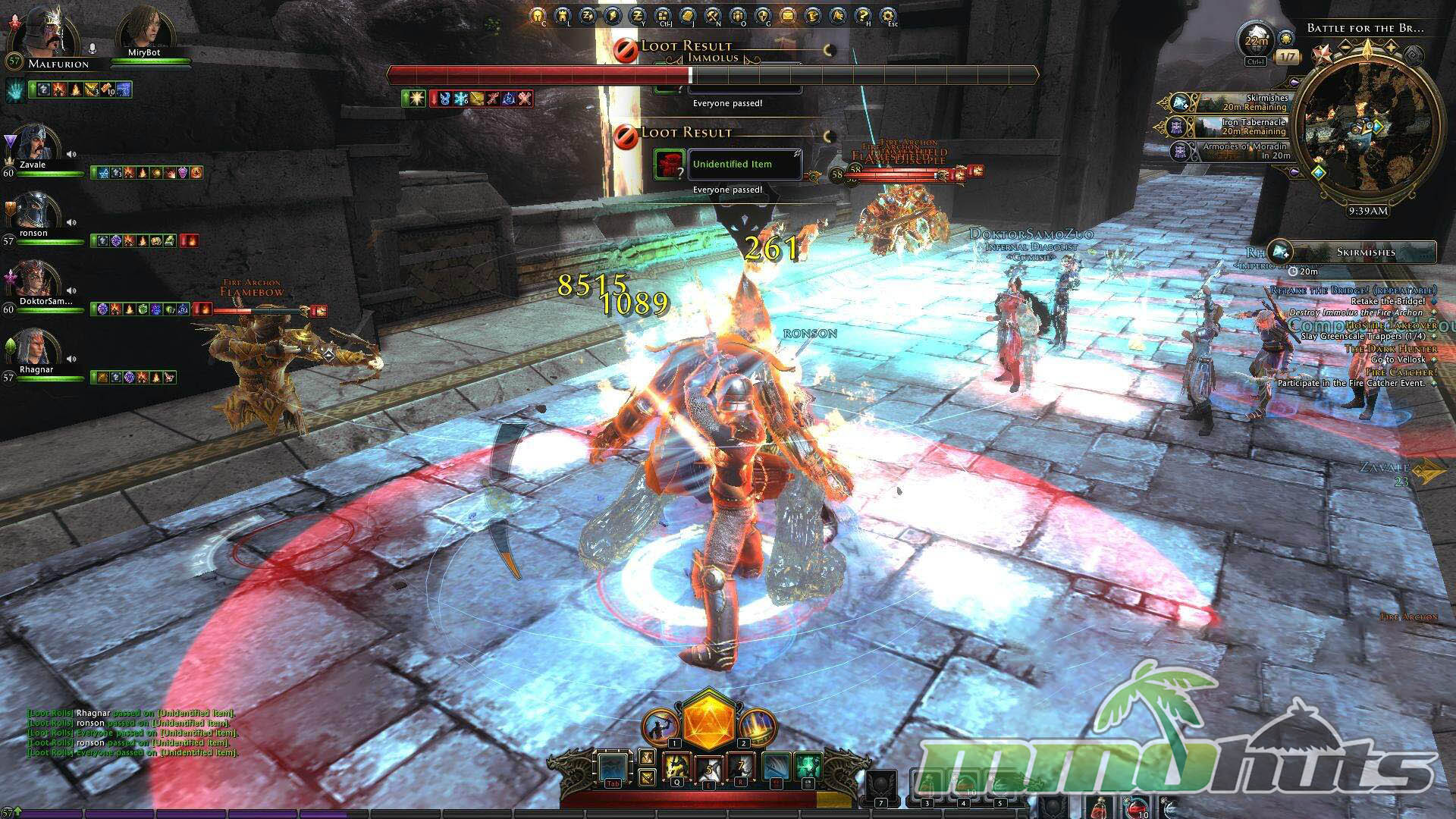Activate the golden d20 action point ability
1456x819 pixels.
[x=707, y=720]
